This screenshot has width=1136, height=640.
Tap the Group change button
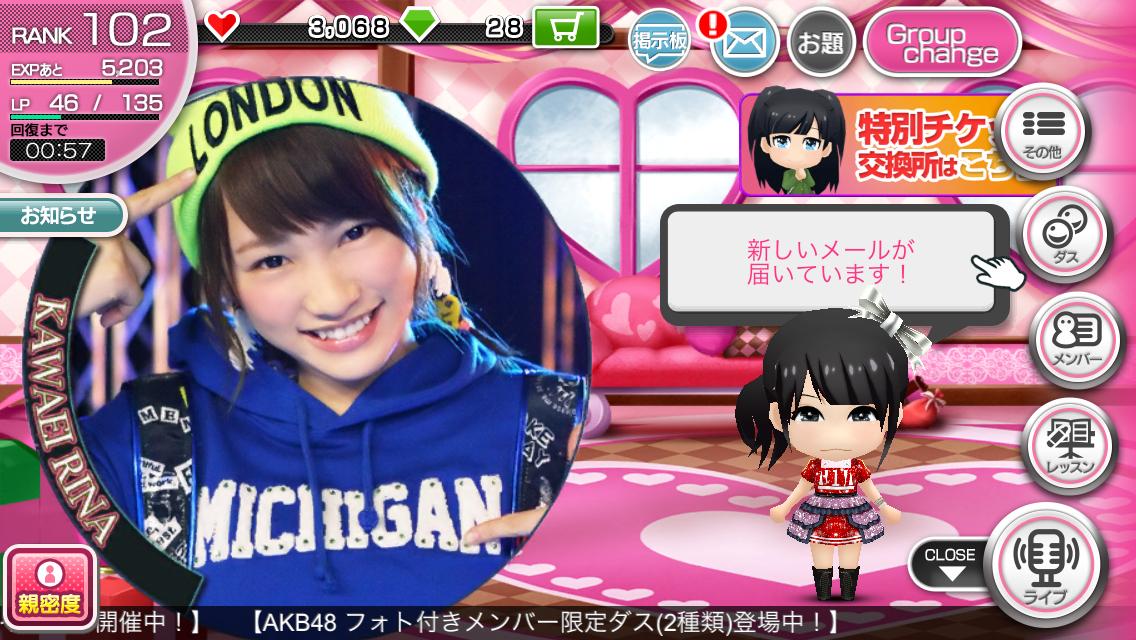941,43
